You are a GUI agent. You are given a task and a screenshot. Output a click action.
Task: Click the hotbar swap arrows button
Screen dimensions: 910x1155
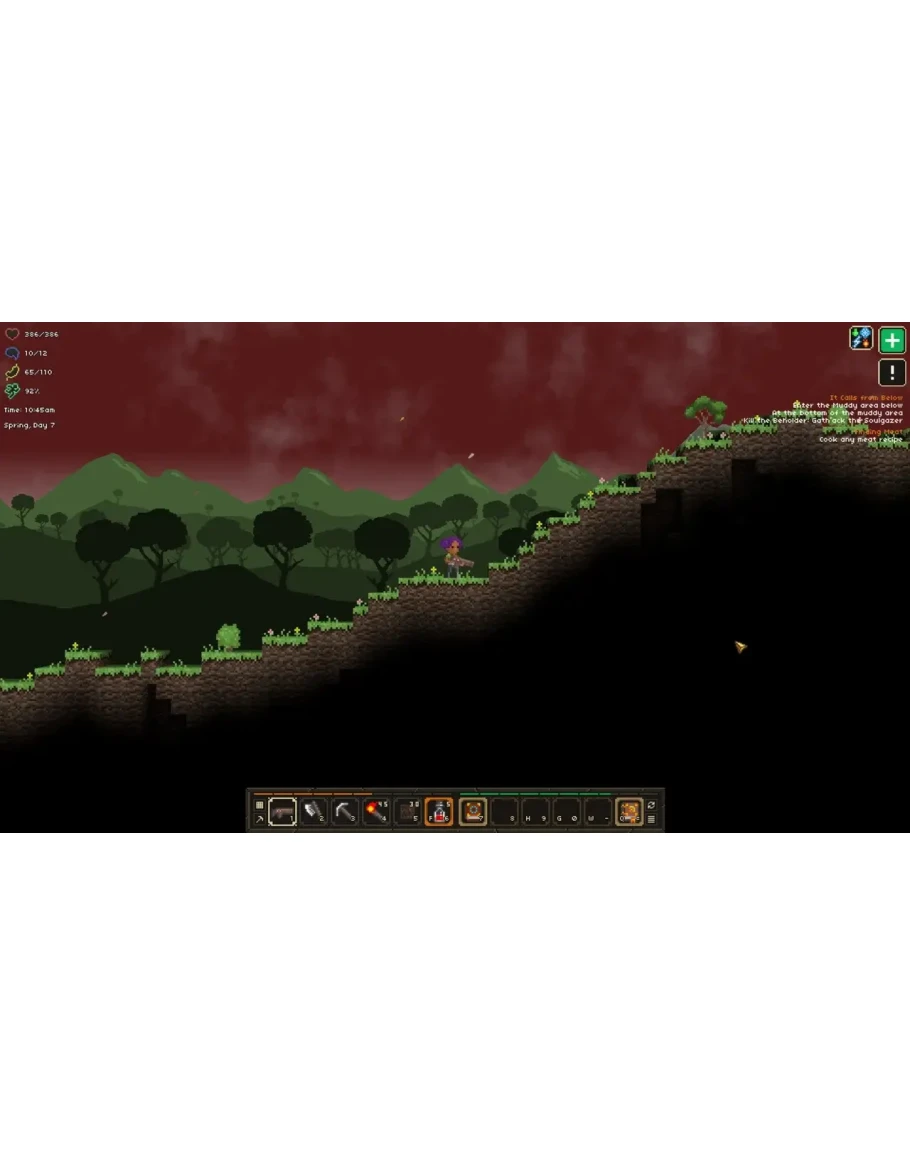652,804
